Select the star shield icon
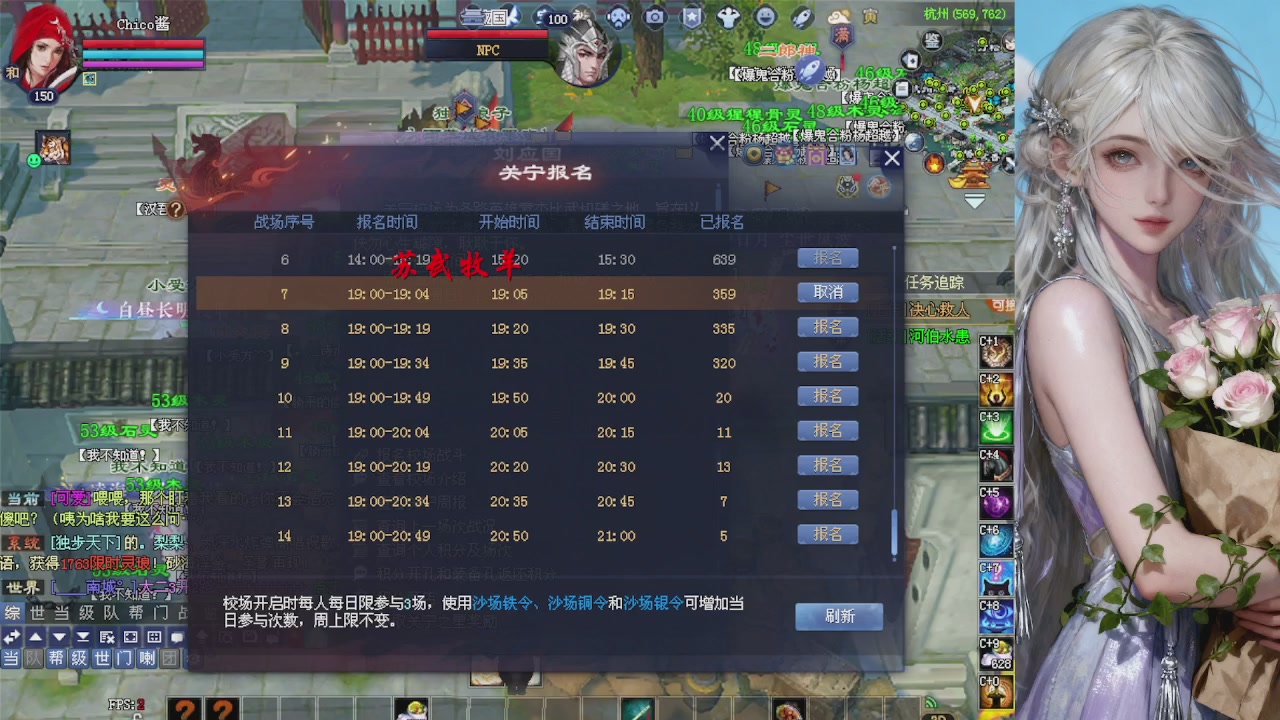Viewport: 1280px width, 720px height. pos(692,16)
